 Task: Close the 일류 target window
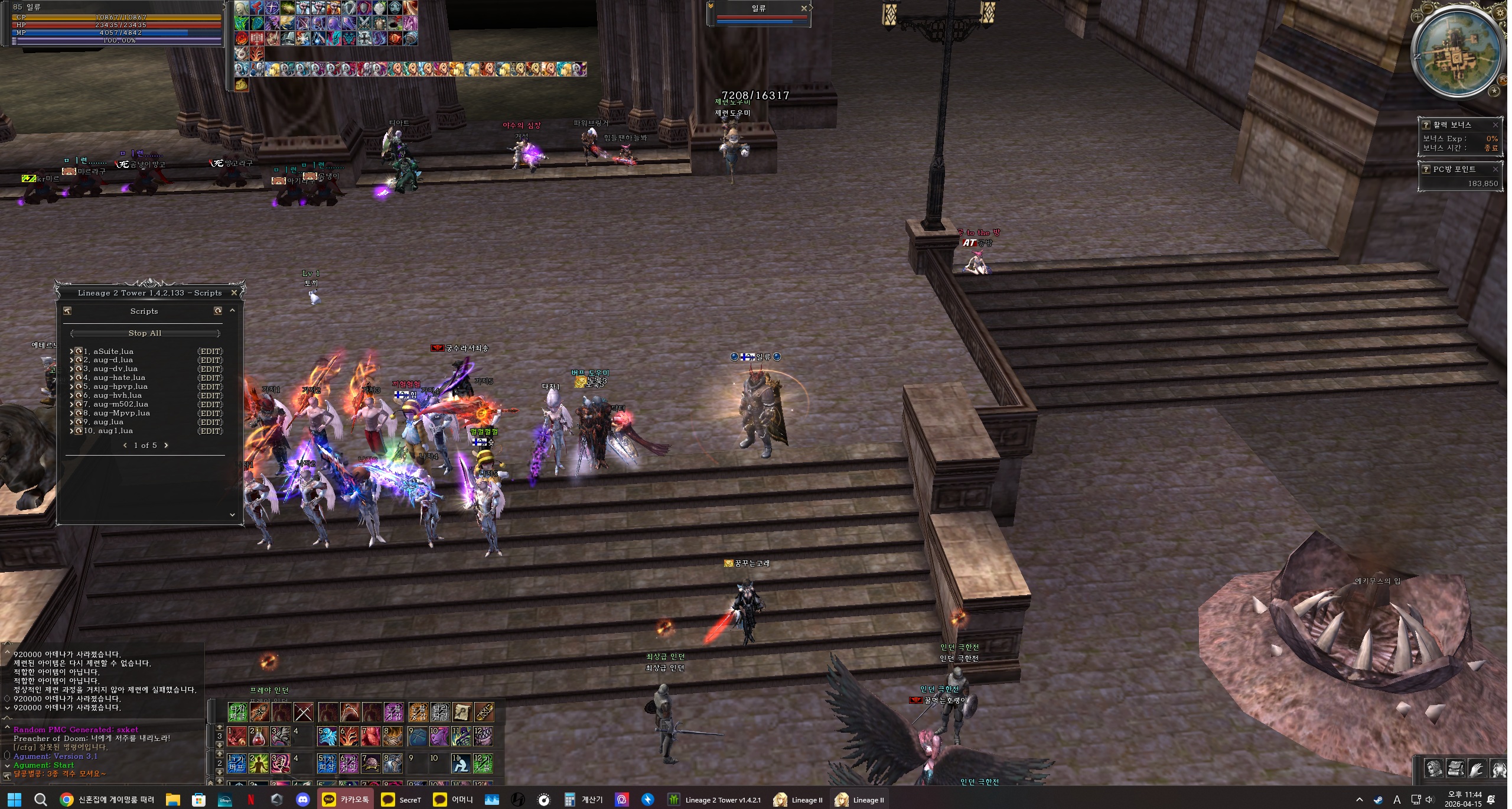[x=804, y=8]
